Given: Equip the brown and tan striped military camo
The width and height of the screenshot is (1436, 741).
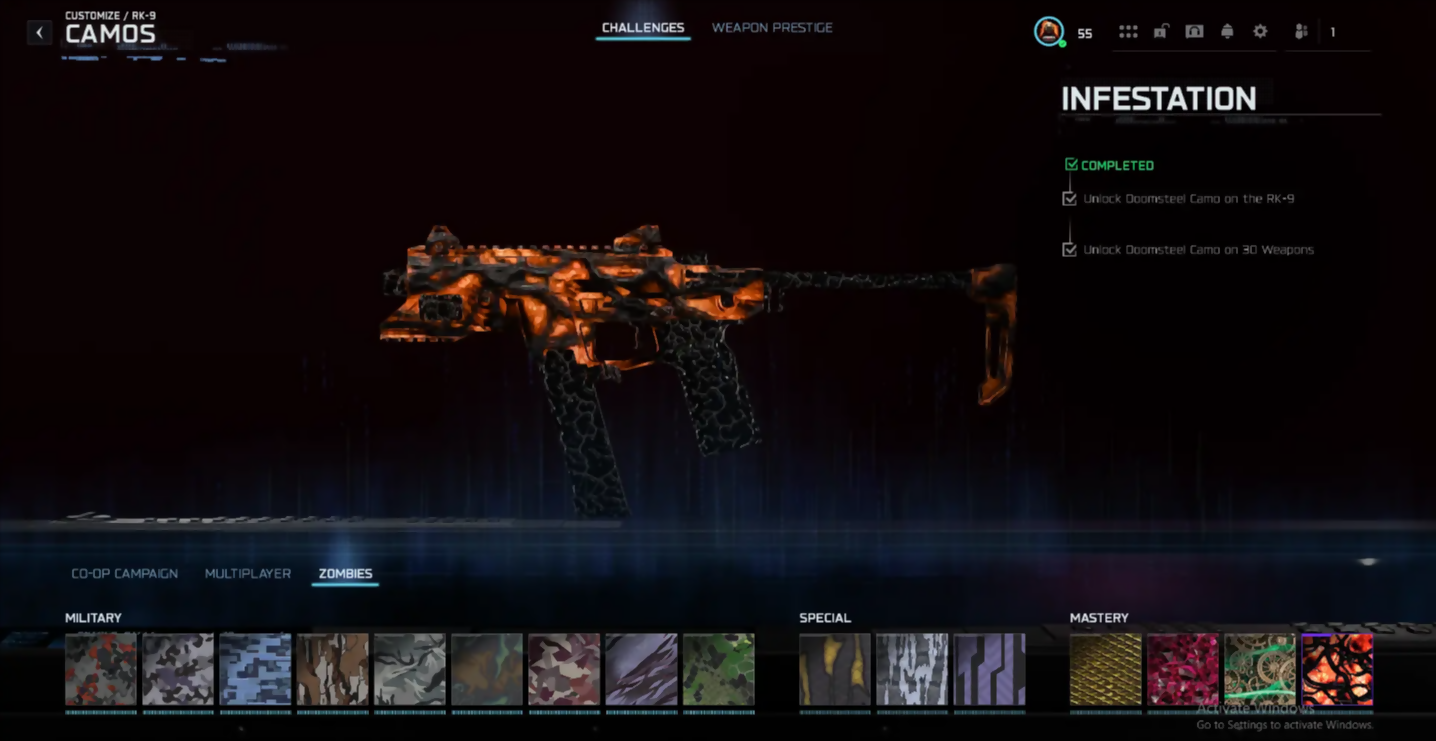Looking at the screenshot, I should tap(332, 669).
